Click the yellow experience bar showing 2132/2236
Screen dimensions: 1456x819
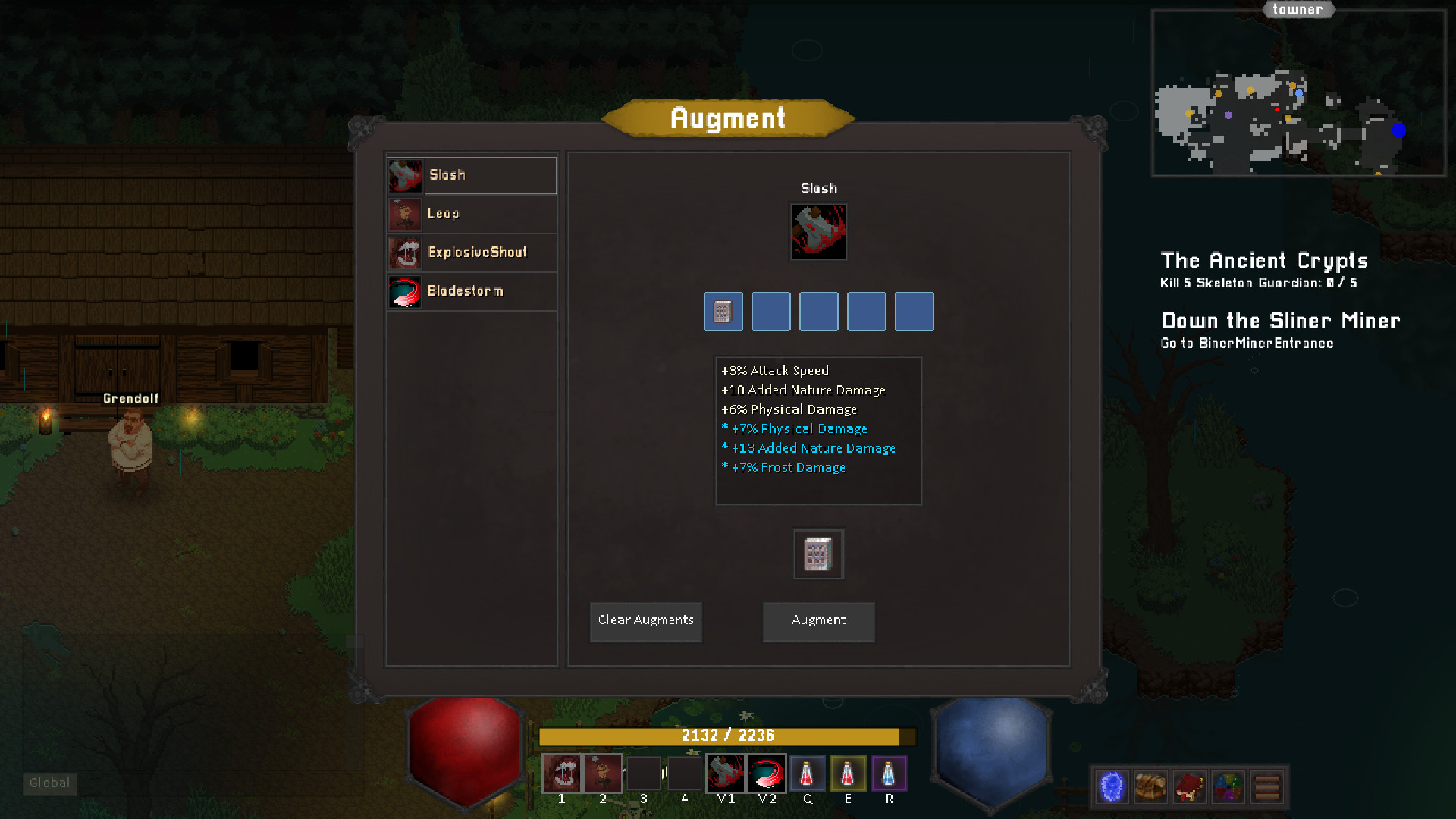(x=723, y=735)
